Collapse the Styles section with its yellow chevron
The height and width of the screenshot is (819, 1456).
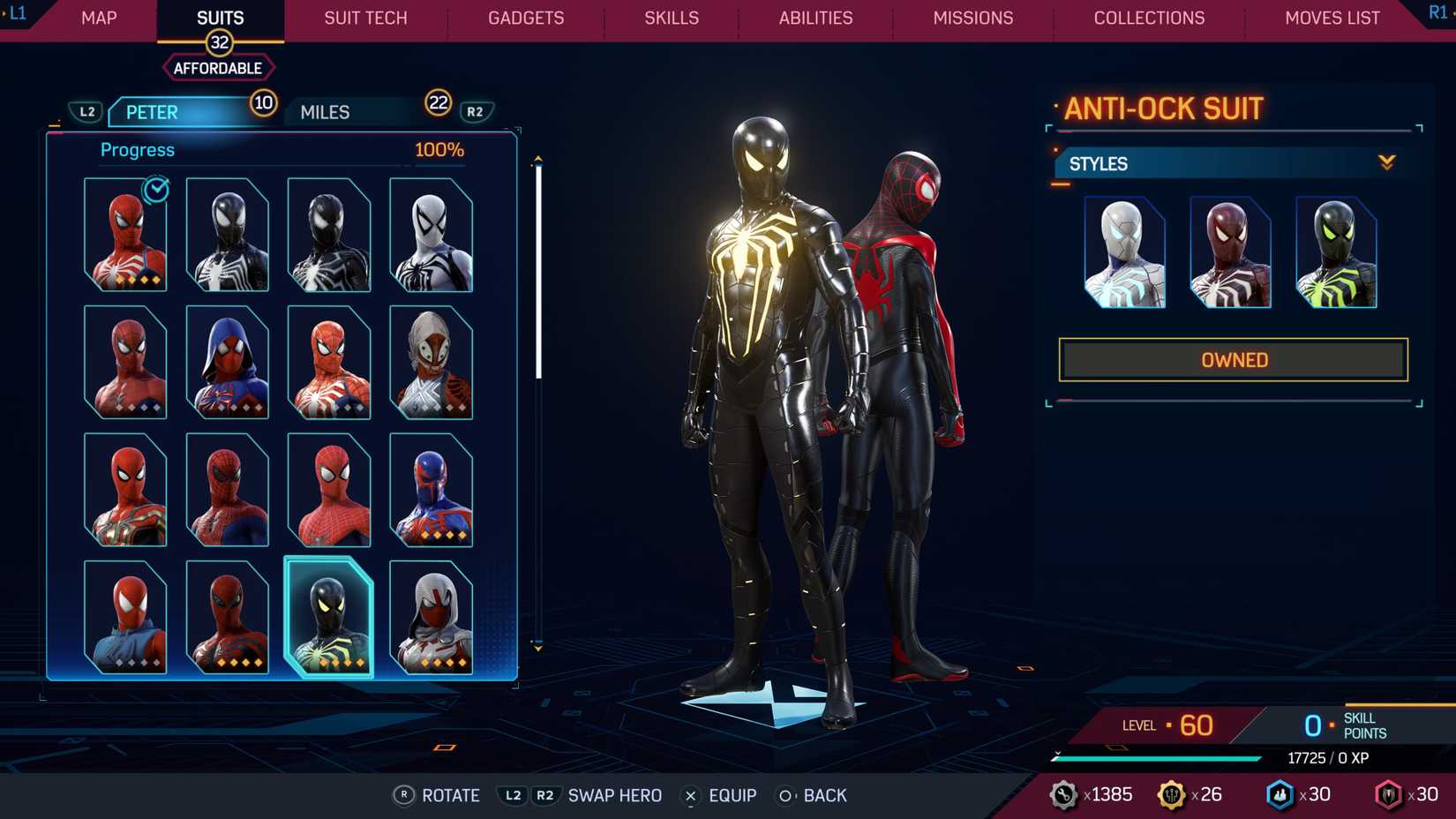[x=1388, y=162]
